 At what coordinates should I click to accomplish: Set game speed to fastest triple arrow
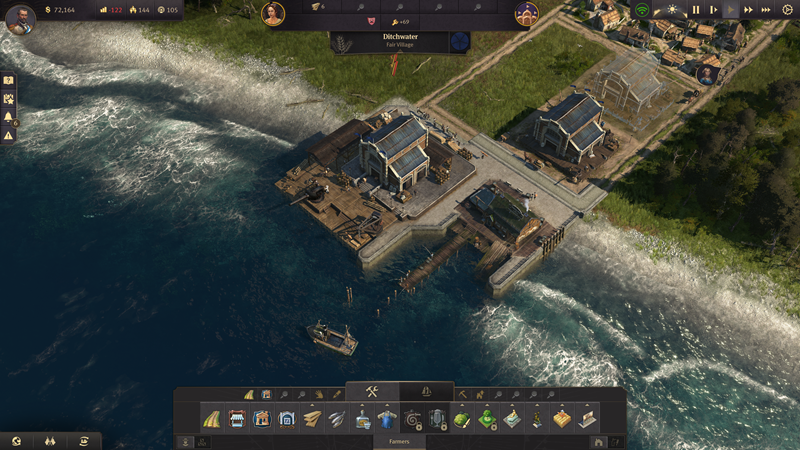point(765,10)
